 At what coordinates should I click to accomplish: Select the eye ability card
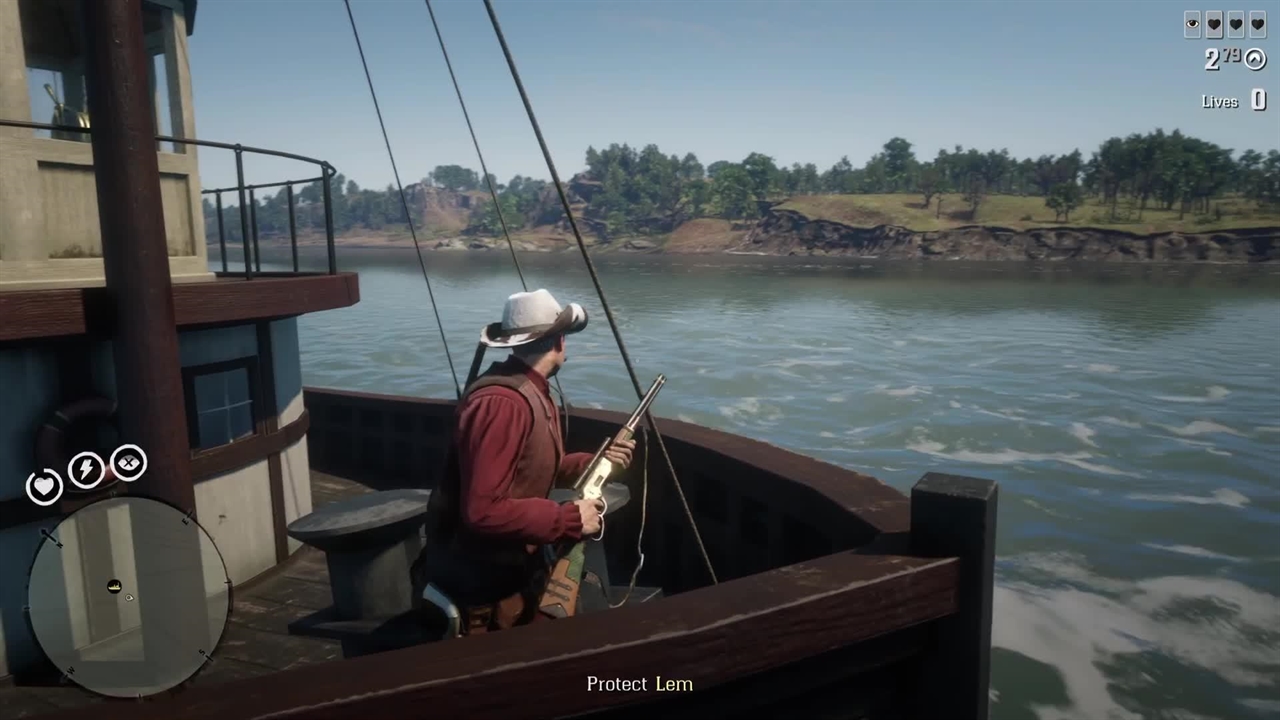point(1192,25)
